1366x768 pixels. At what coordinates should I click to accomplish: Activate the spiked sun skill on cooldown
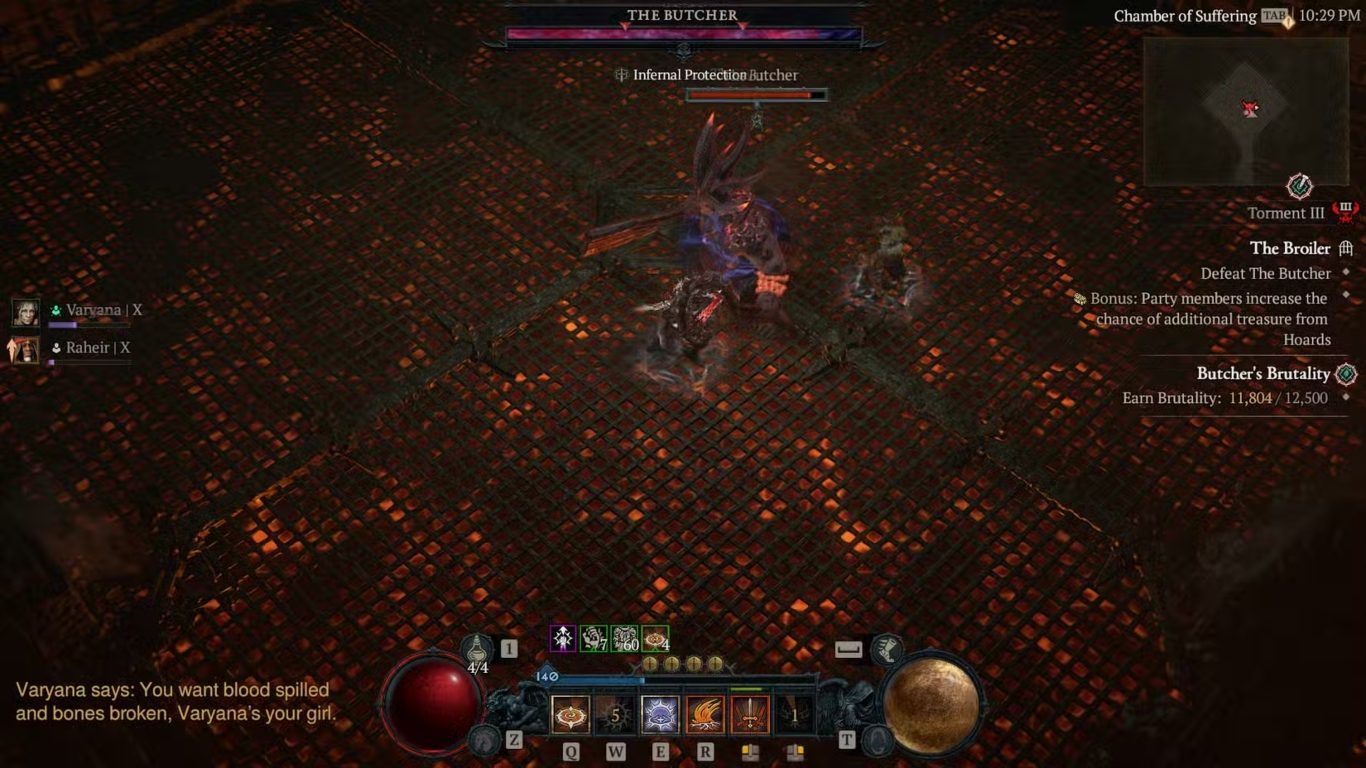point(615,714)
